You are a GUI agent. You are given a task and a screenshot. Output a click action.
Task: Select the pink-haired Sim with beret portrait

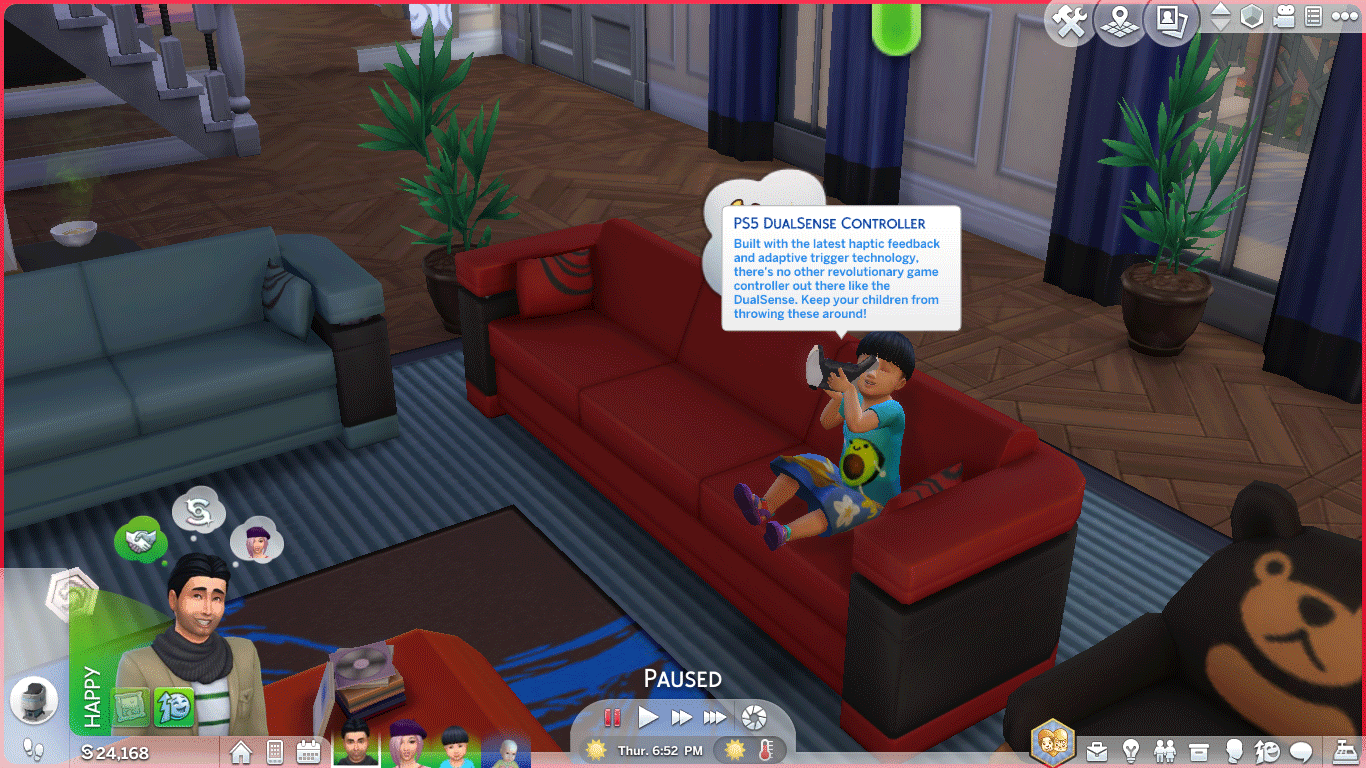click(x=407, y=746)
